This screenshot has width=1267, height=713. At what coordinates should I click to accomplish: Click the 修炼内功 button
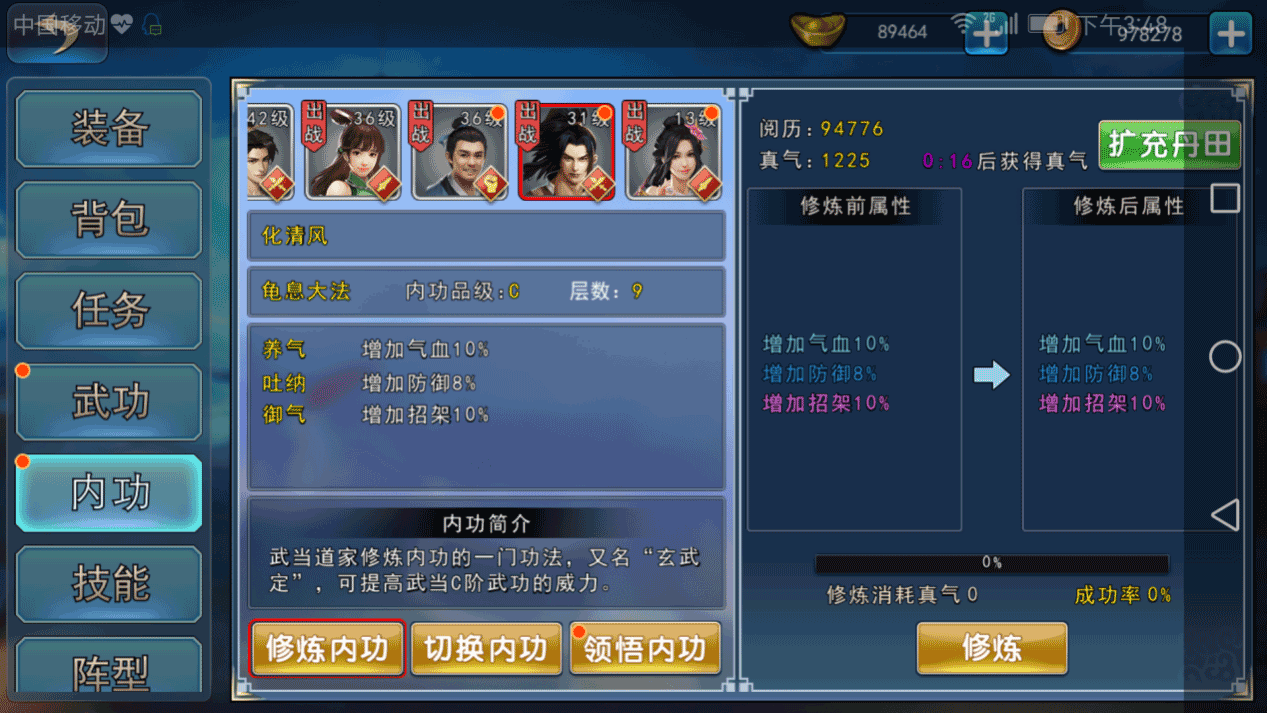(327, 649)
